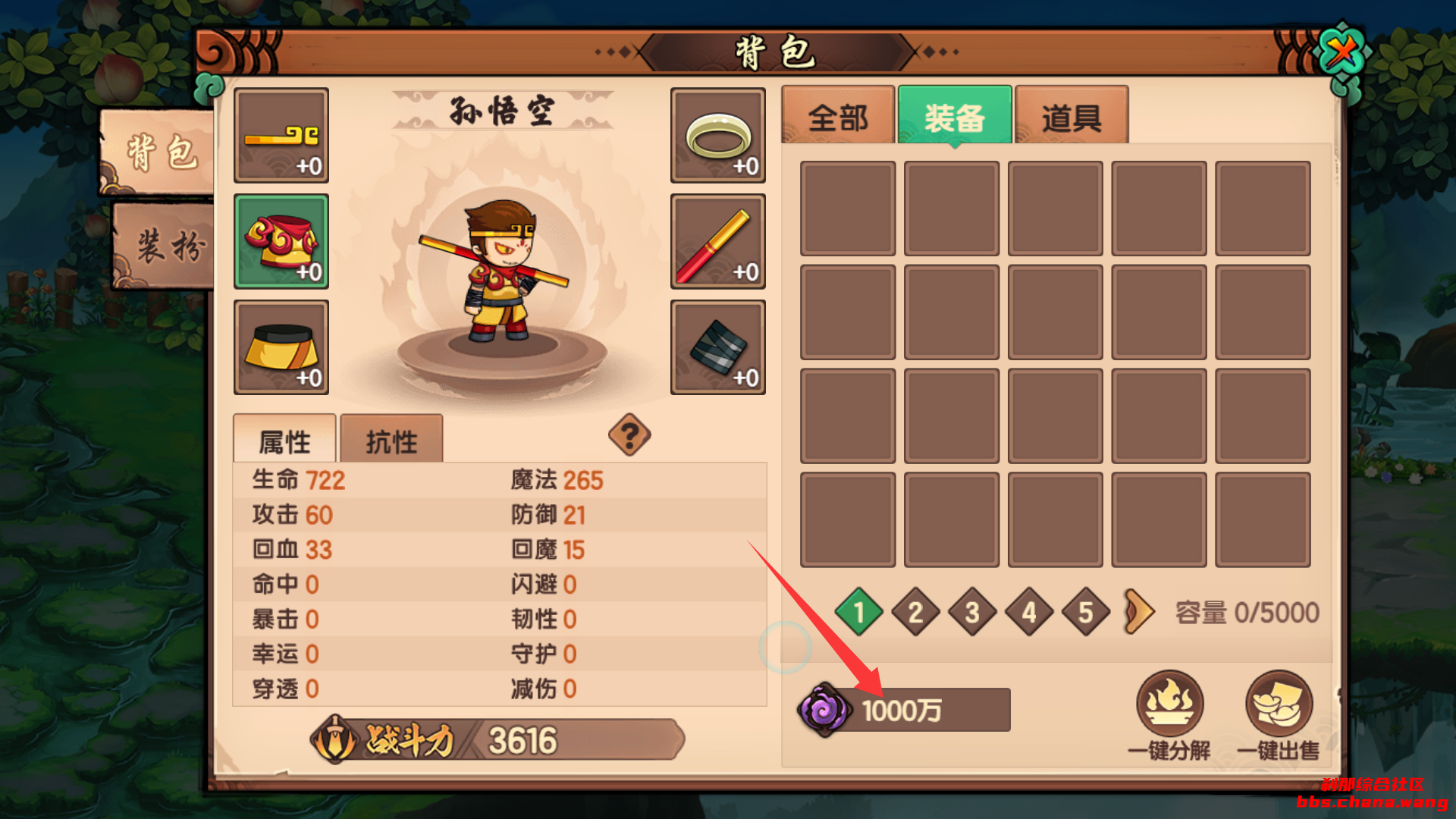Select the red flute equipment slot
This screenshot has height=819, width=1456.
[x=717, y=240]
